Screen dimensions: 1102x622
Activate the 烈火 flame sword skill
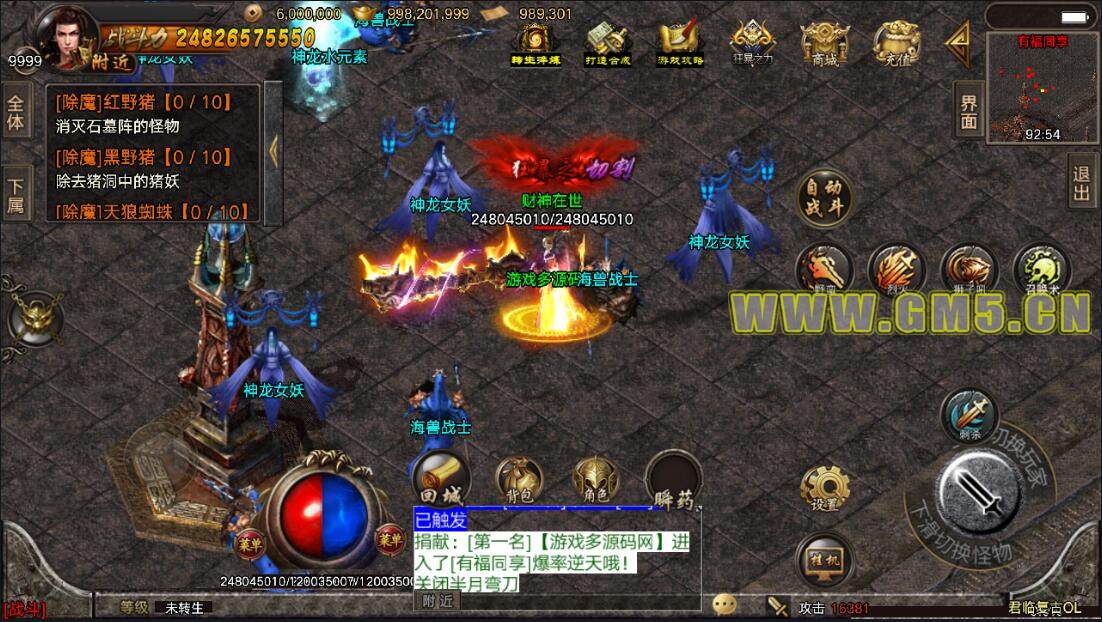(895, 270)
